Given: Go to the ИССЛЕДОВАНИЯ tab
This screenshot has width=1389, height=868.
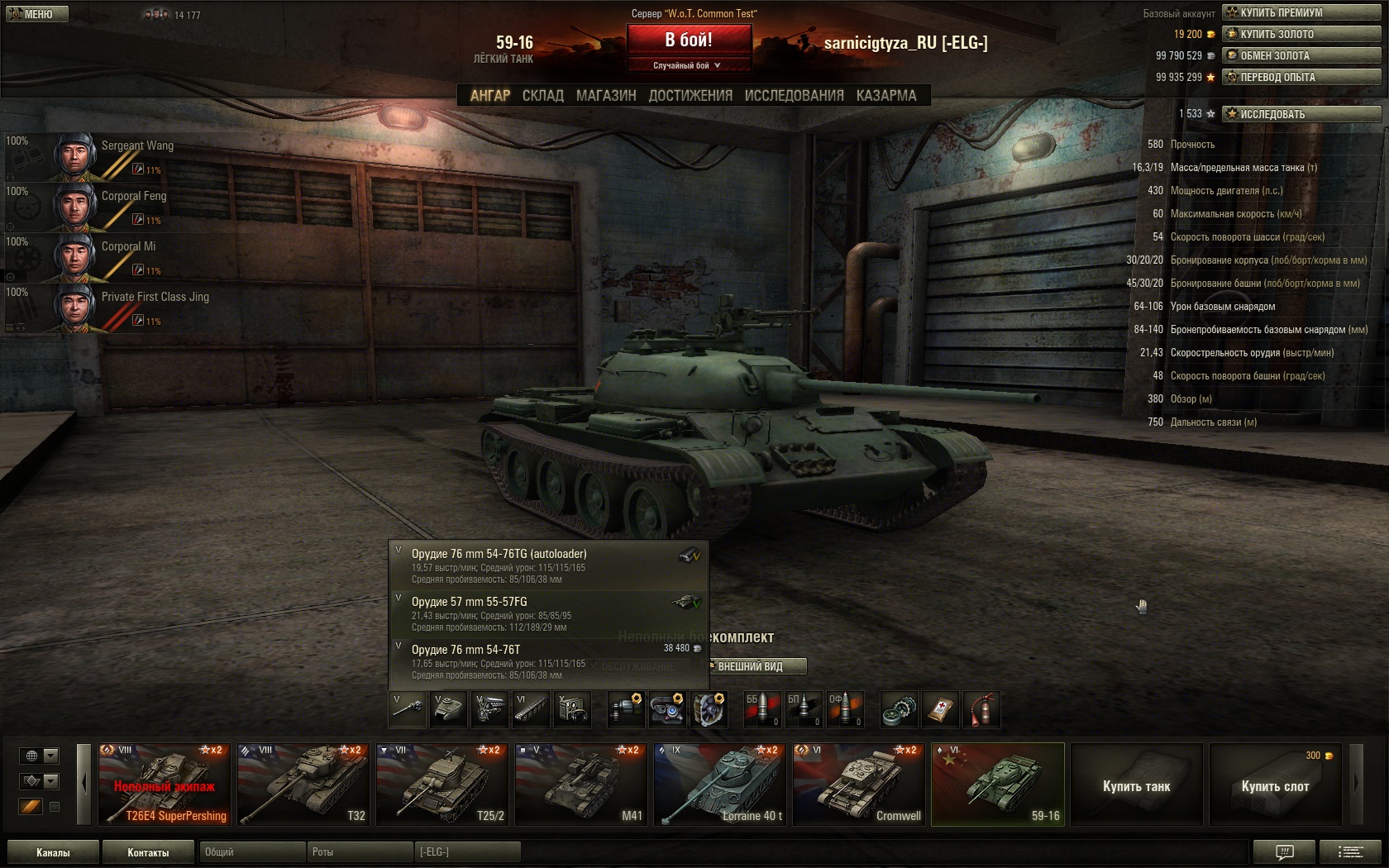Looking at the screenshot, I should (794, 96).
